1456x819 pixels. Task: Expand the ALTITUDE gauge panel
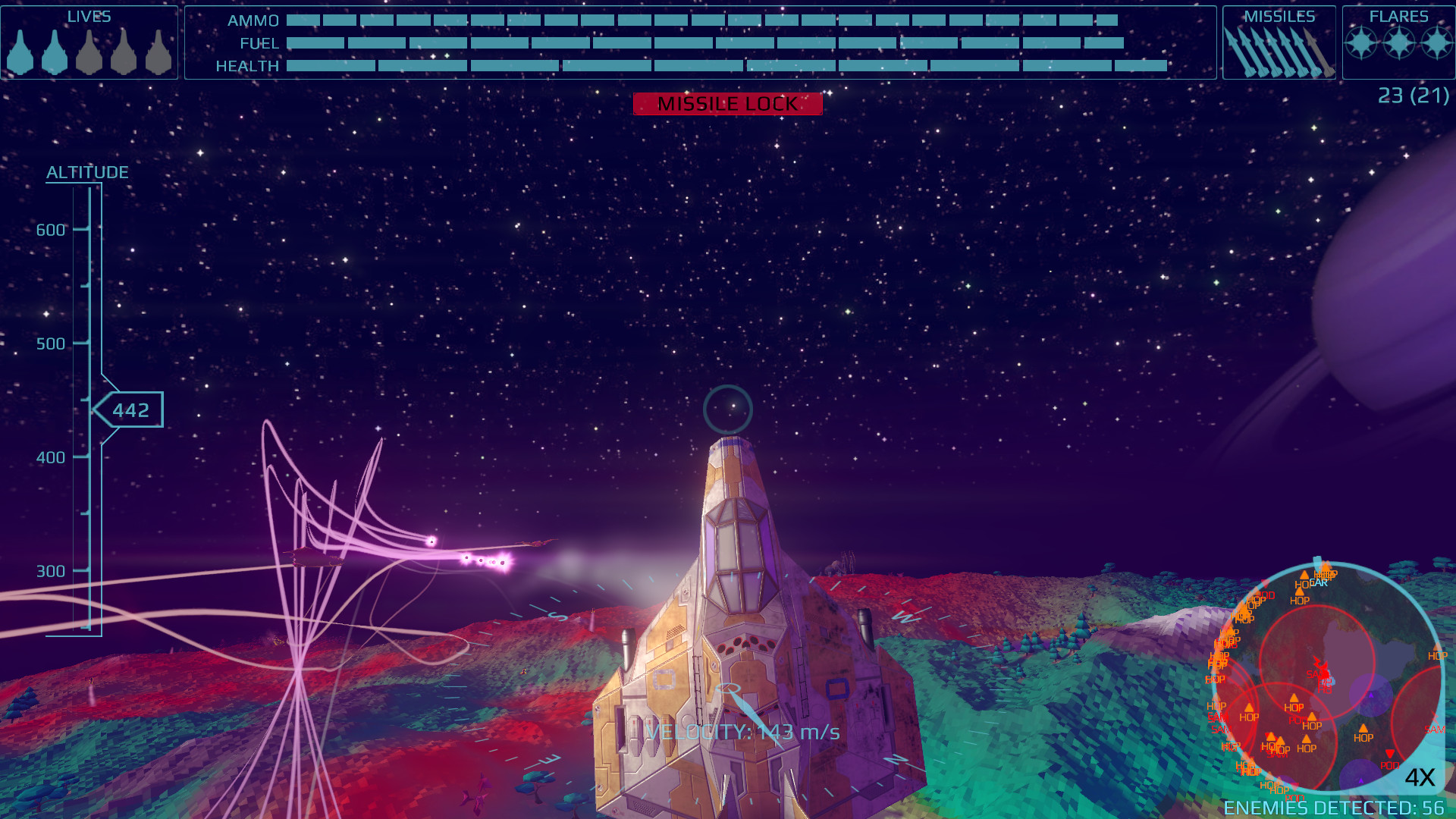point(87,171)
